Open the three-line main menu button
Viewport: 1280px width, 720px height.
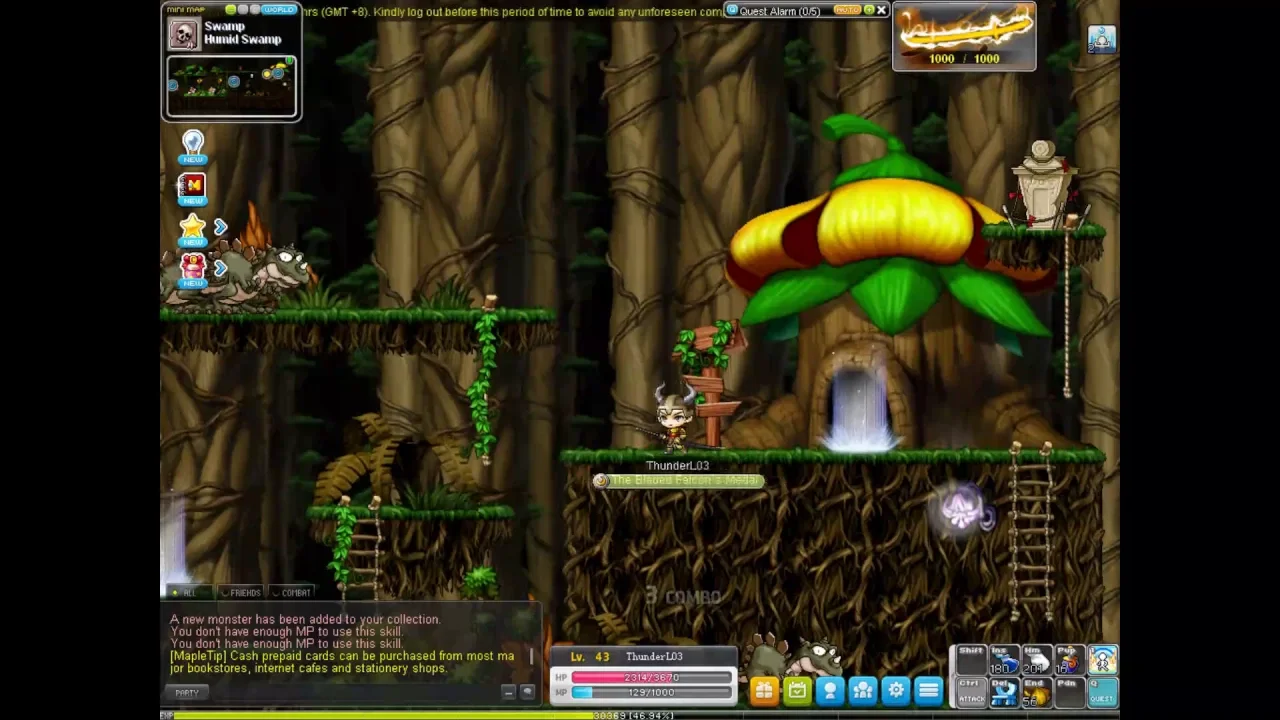(929, 690)
